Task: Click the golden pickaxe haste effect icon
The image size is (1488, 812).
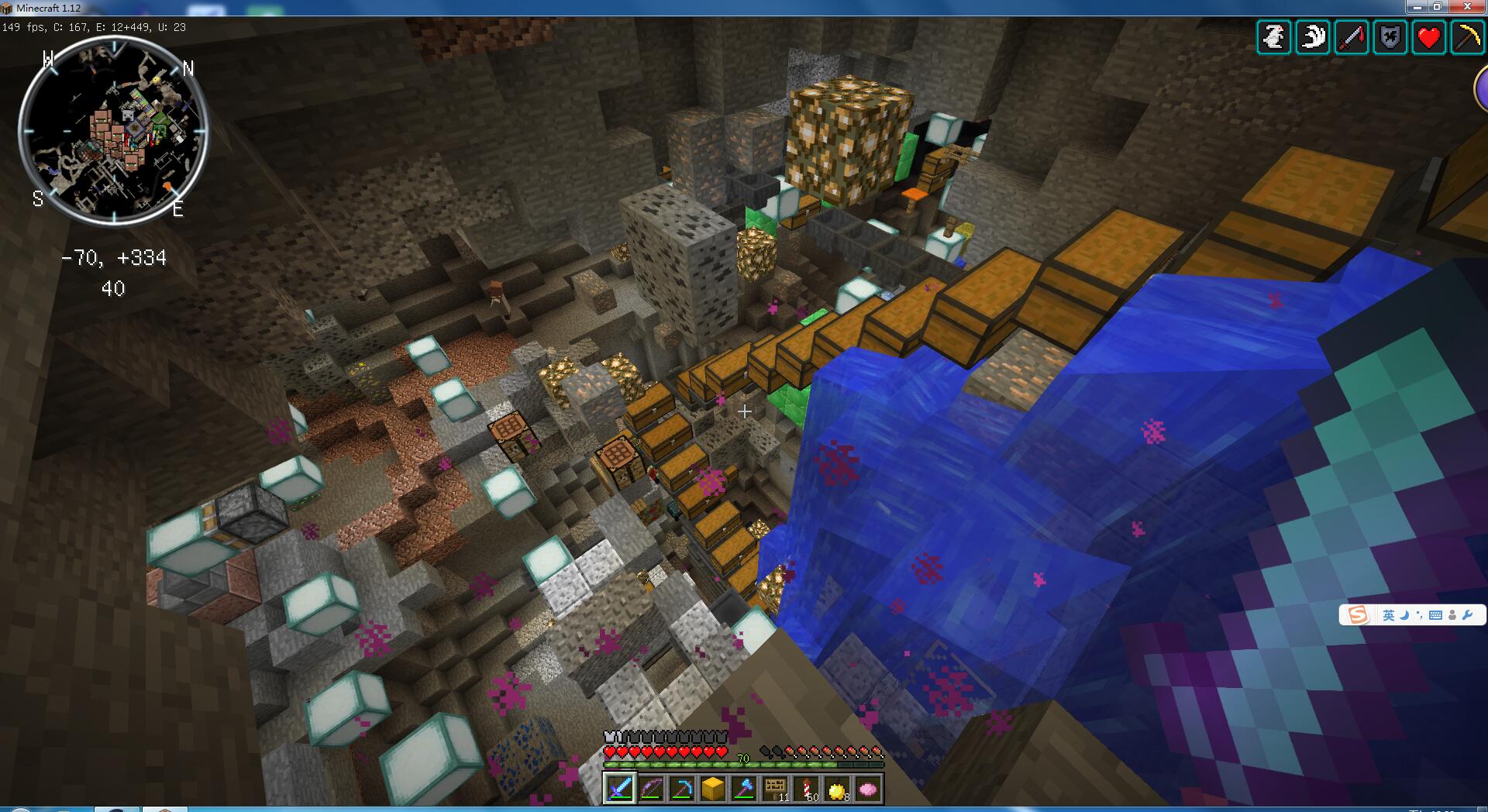Action: 1467,37
